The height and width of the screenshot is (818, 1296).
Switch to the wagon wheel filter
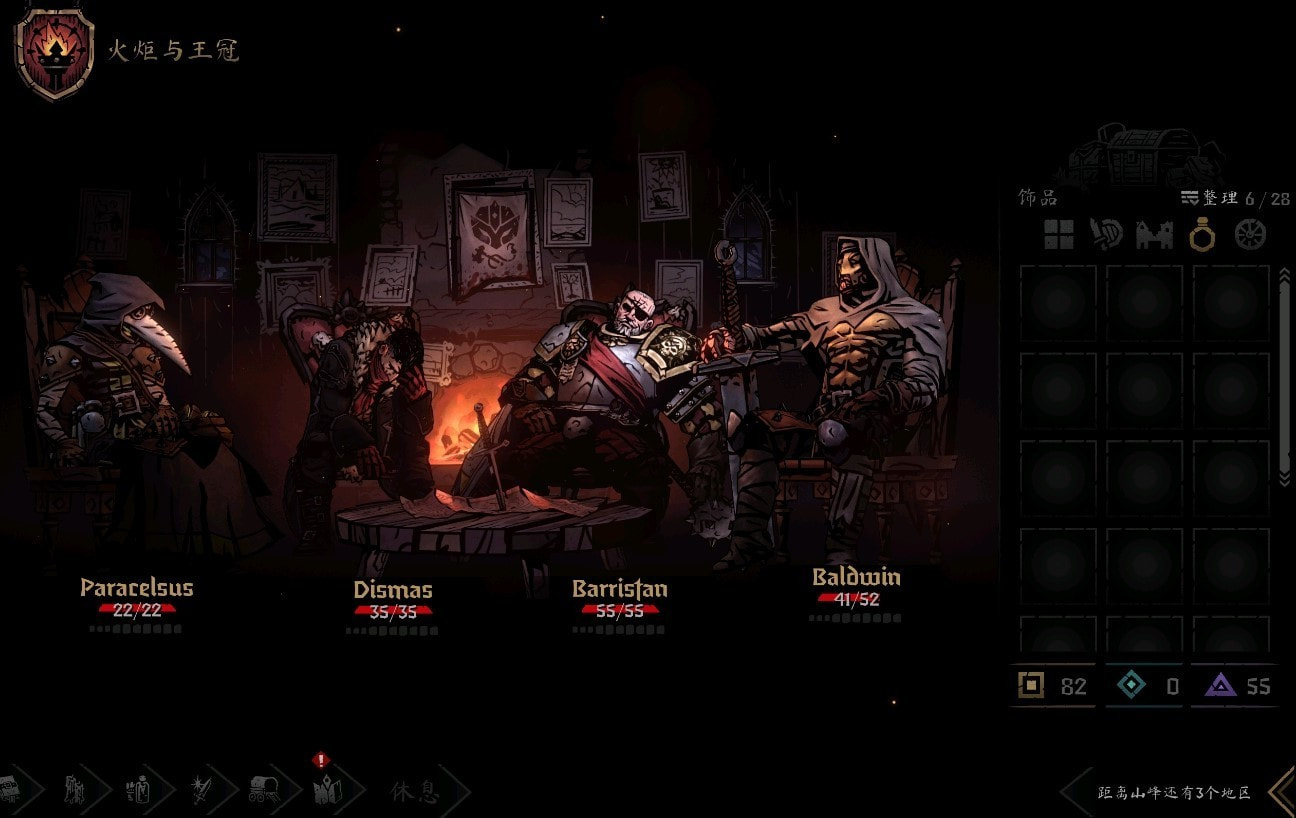pos(1250,234)
